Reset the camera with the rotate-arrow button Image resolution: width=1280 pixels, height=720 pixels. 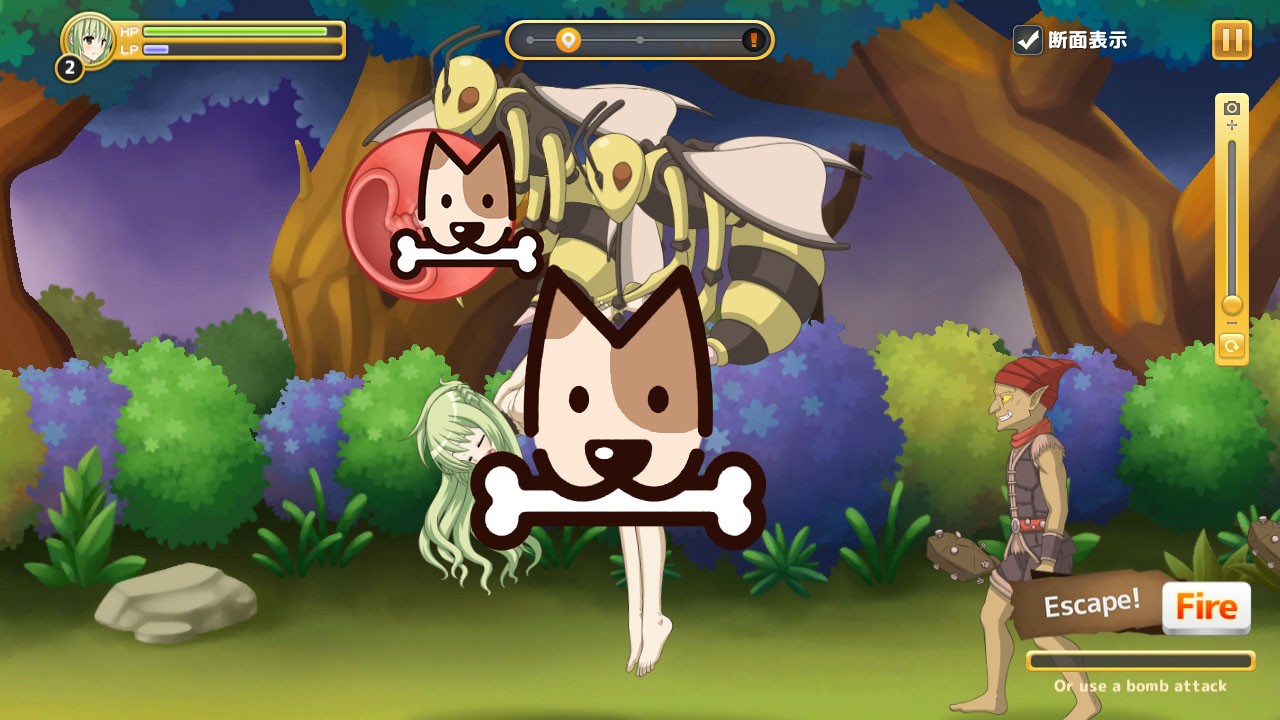click(x=1232, y=347)
